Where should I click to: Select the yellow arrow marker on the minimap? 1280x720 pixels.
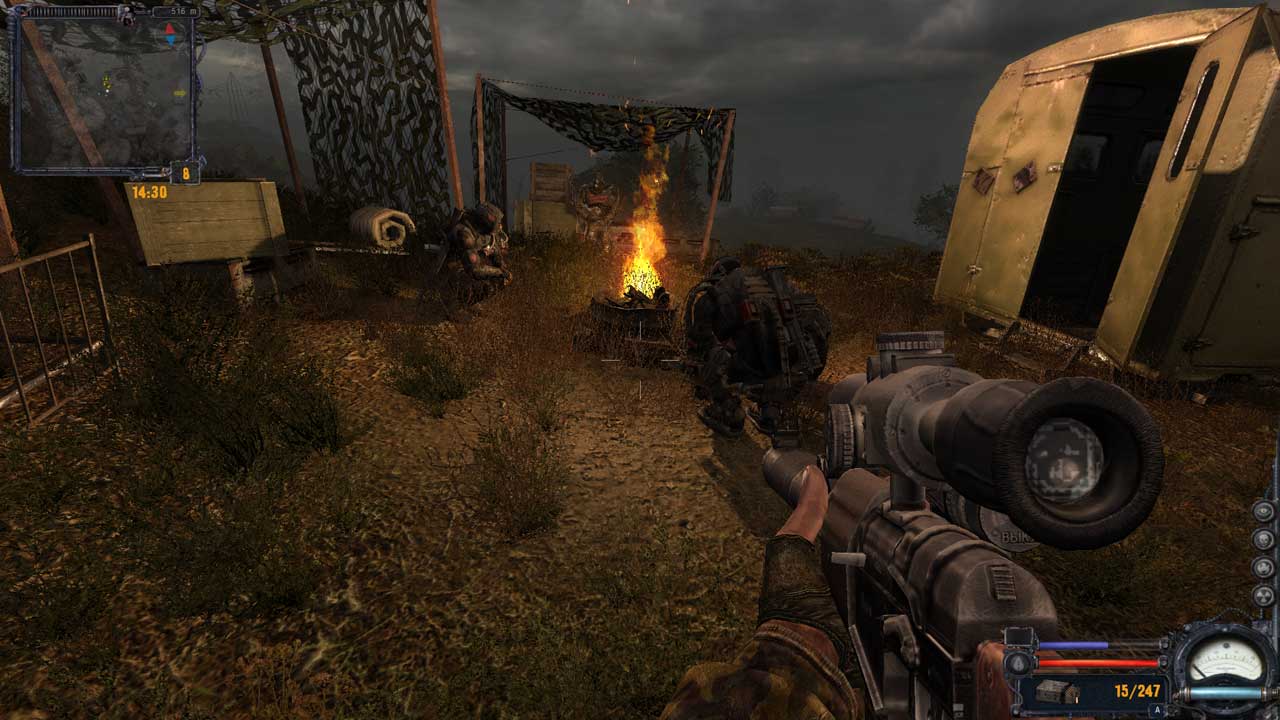180,93
